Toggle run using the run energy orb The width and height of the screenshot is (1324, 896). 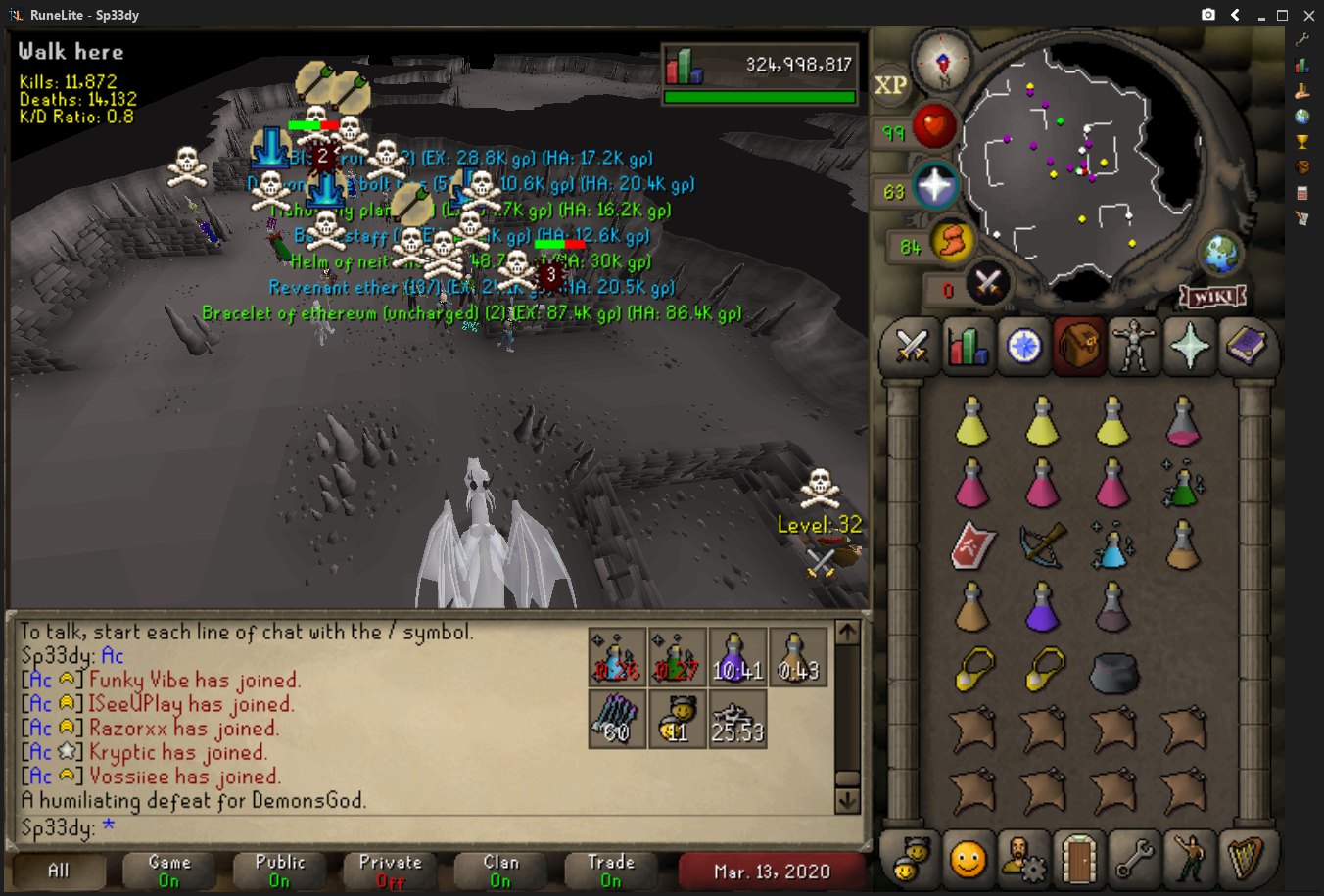click(x=951, y=241)
